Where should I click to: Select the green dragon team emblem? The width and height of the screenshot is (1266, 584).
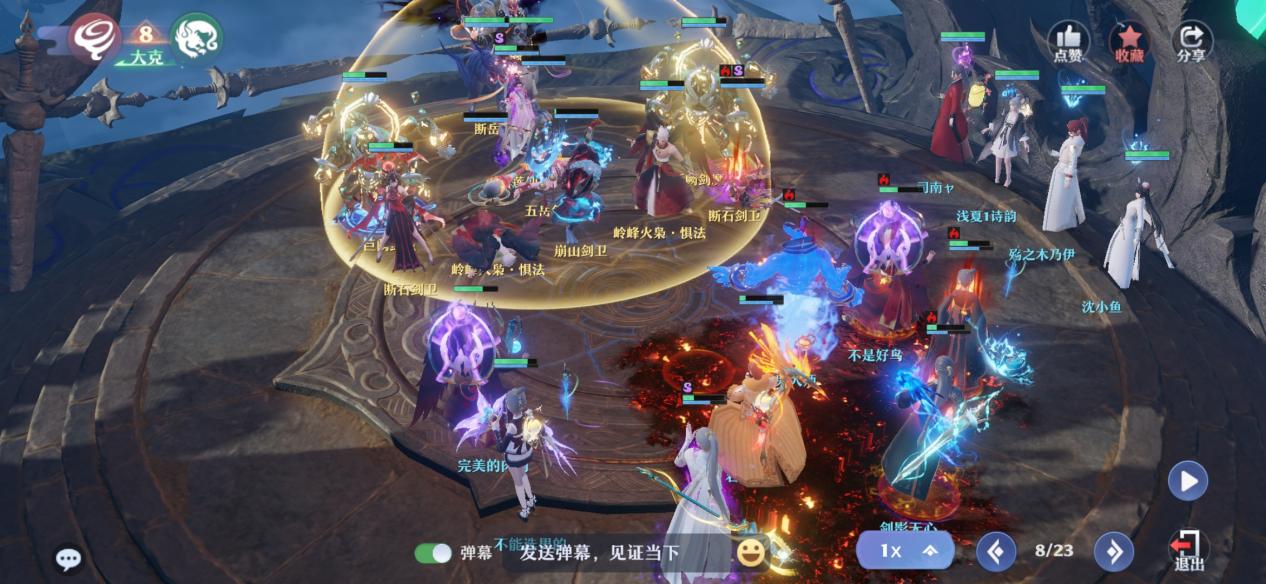pyautogui.click(x=196, y=38)
